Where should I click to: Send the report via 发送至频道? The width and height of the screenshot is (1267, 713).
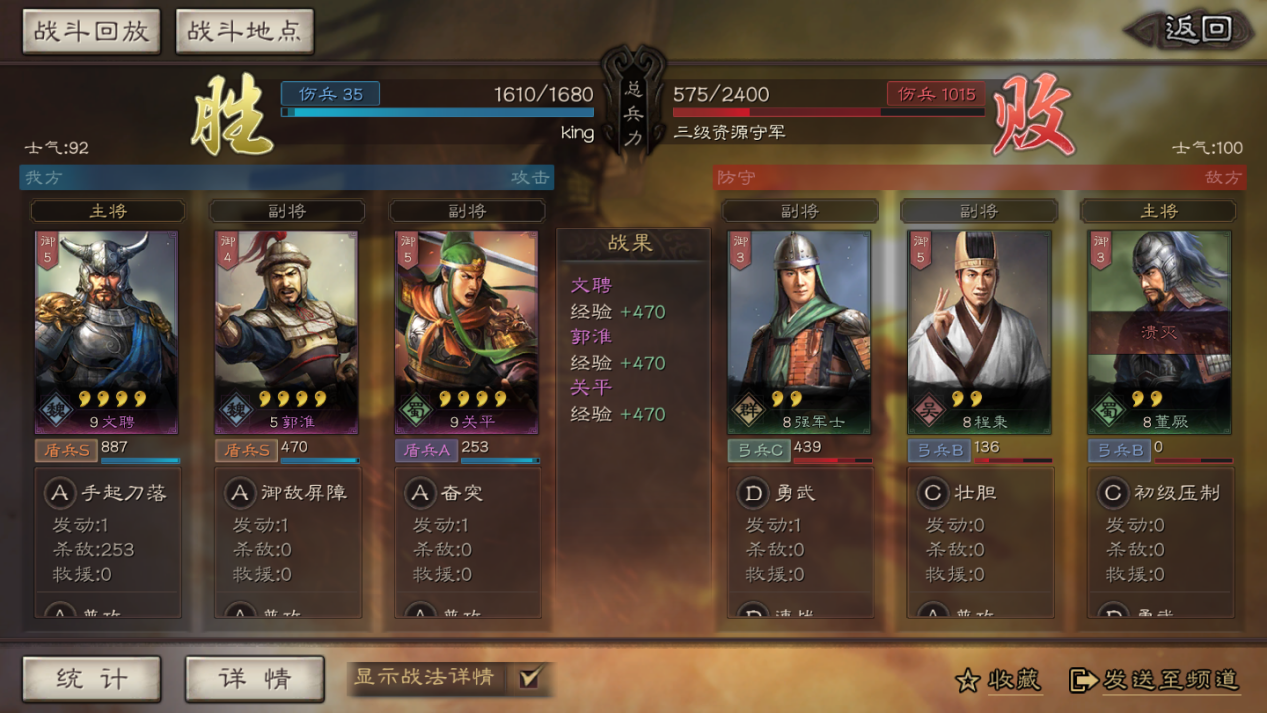pos(1154,680)
